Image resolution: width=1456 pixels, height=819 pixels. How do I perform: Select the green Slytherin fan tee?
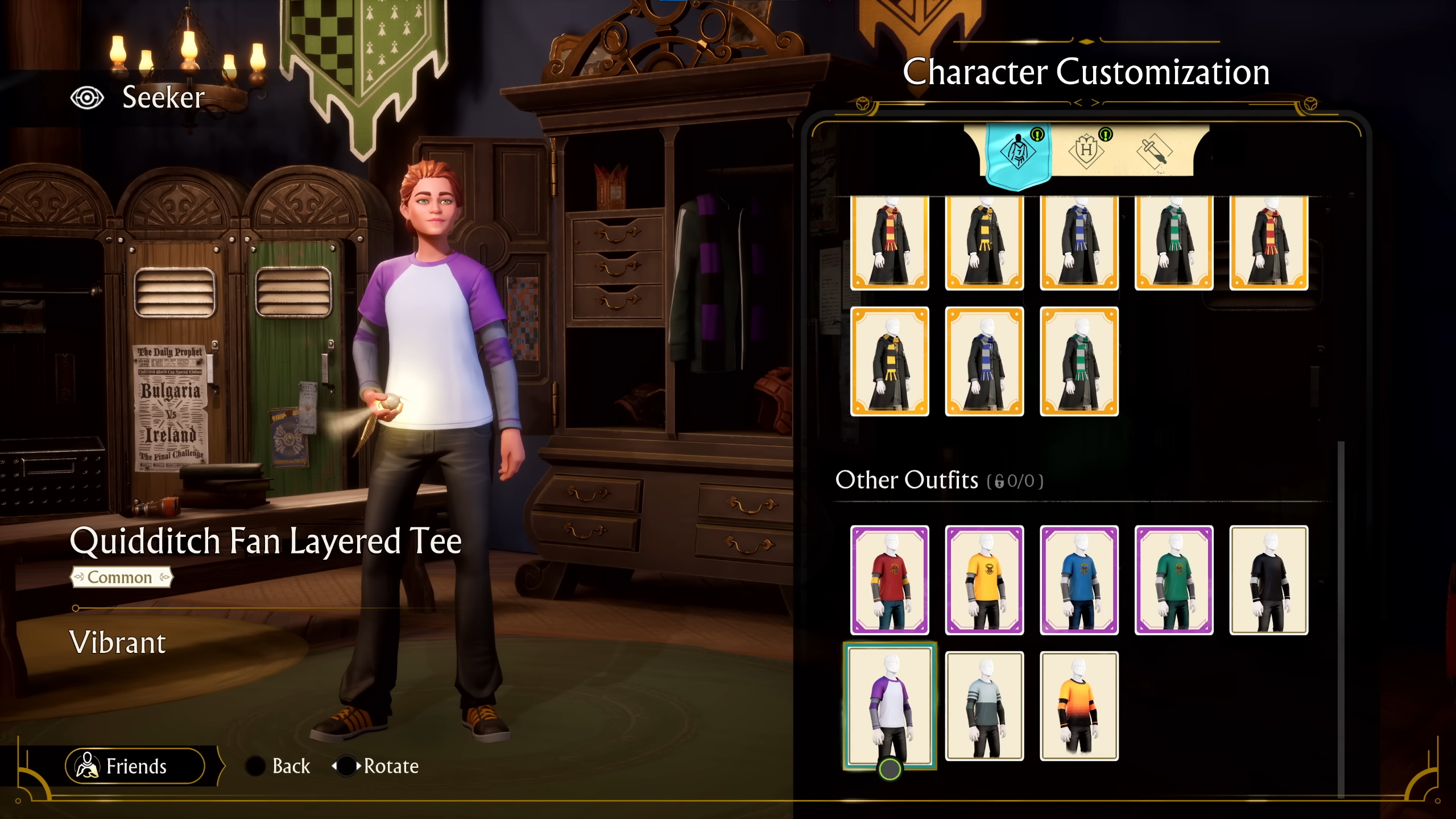click(x=1174, y=580)
